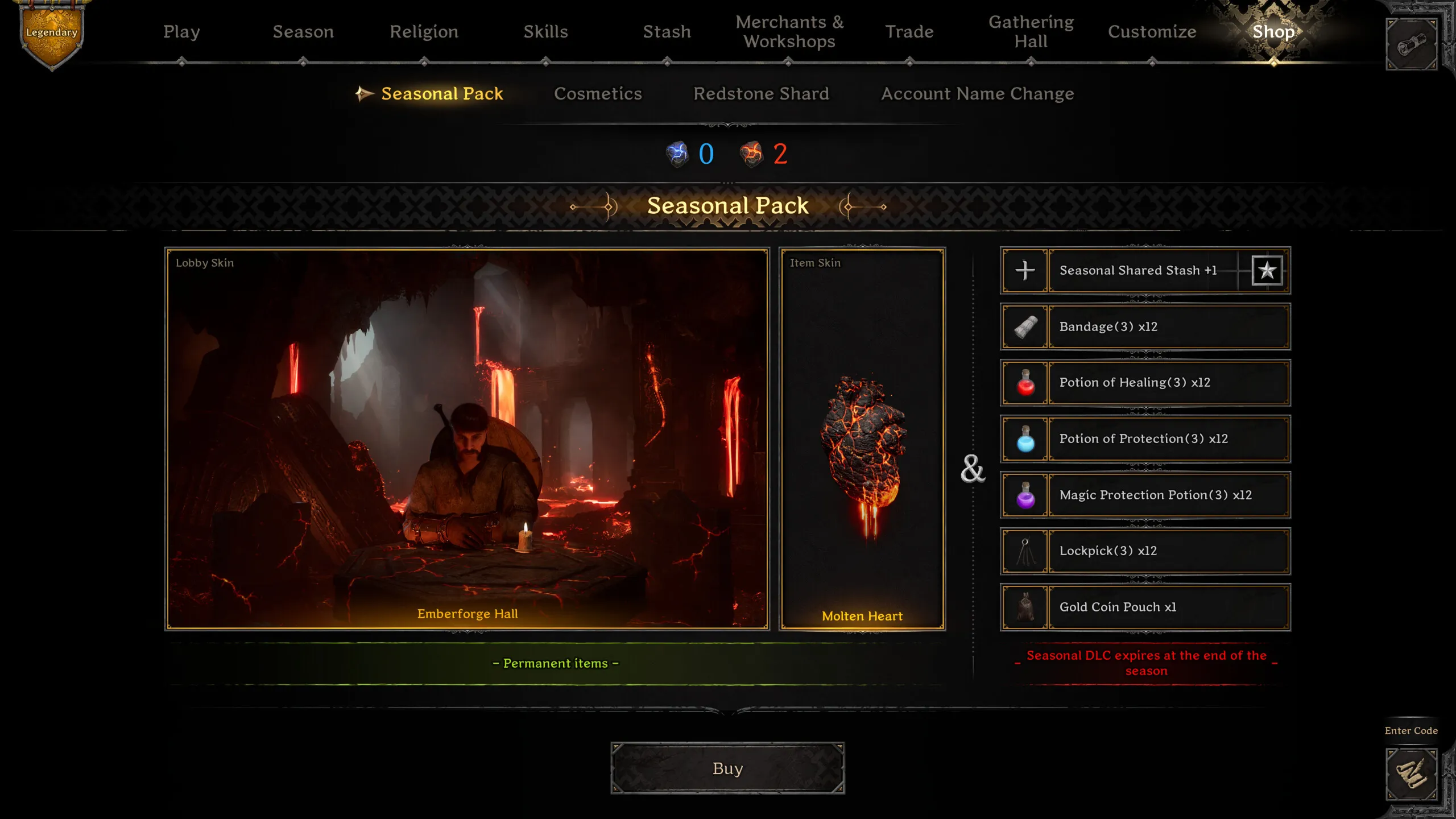Open the Customize tab
This screenshot has height=819, width=1456.
pos(1152,32)
